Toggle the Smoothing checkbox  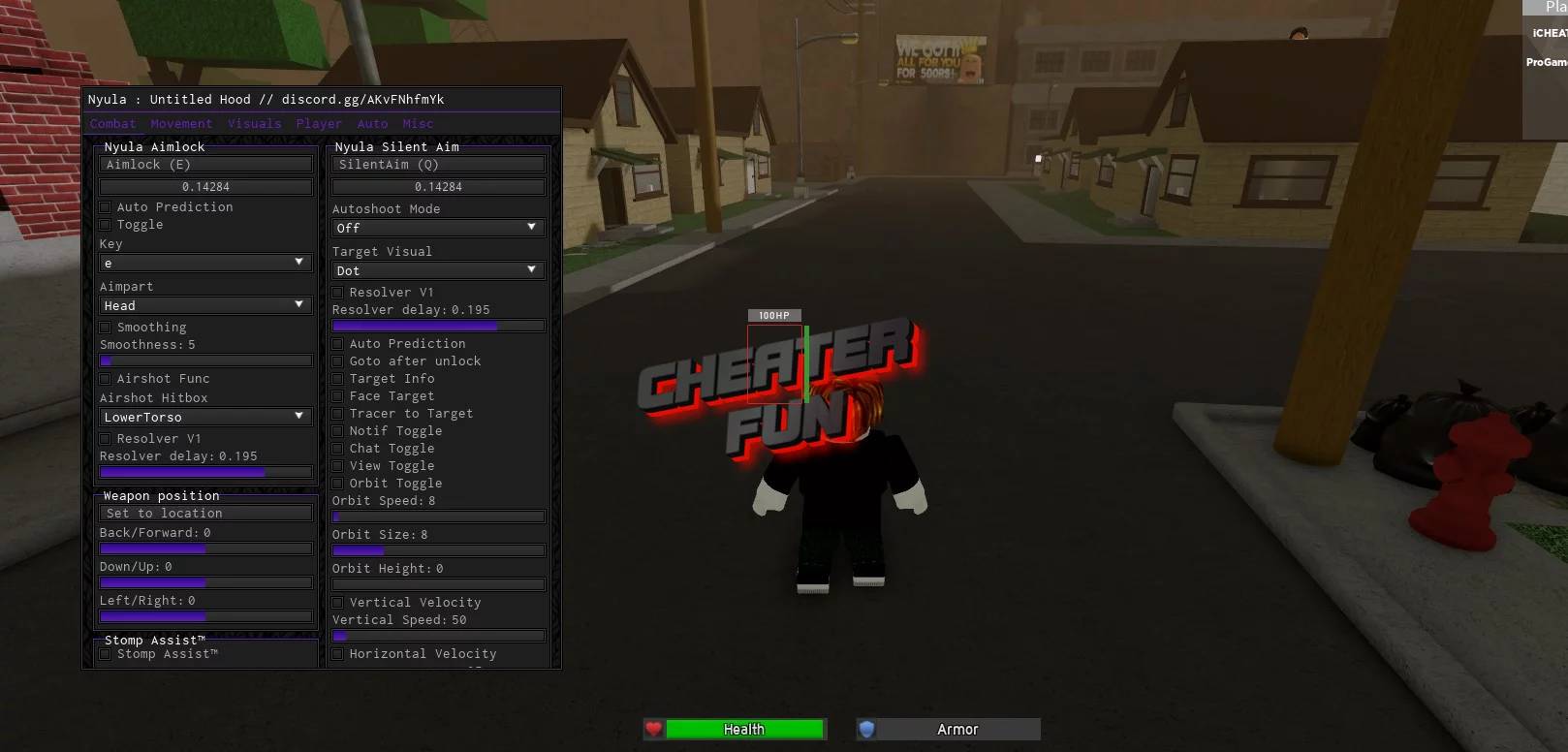click(105, 327)
